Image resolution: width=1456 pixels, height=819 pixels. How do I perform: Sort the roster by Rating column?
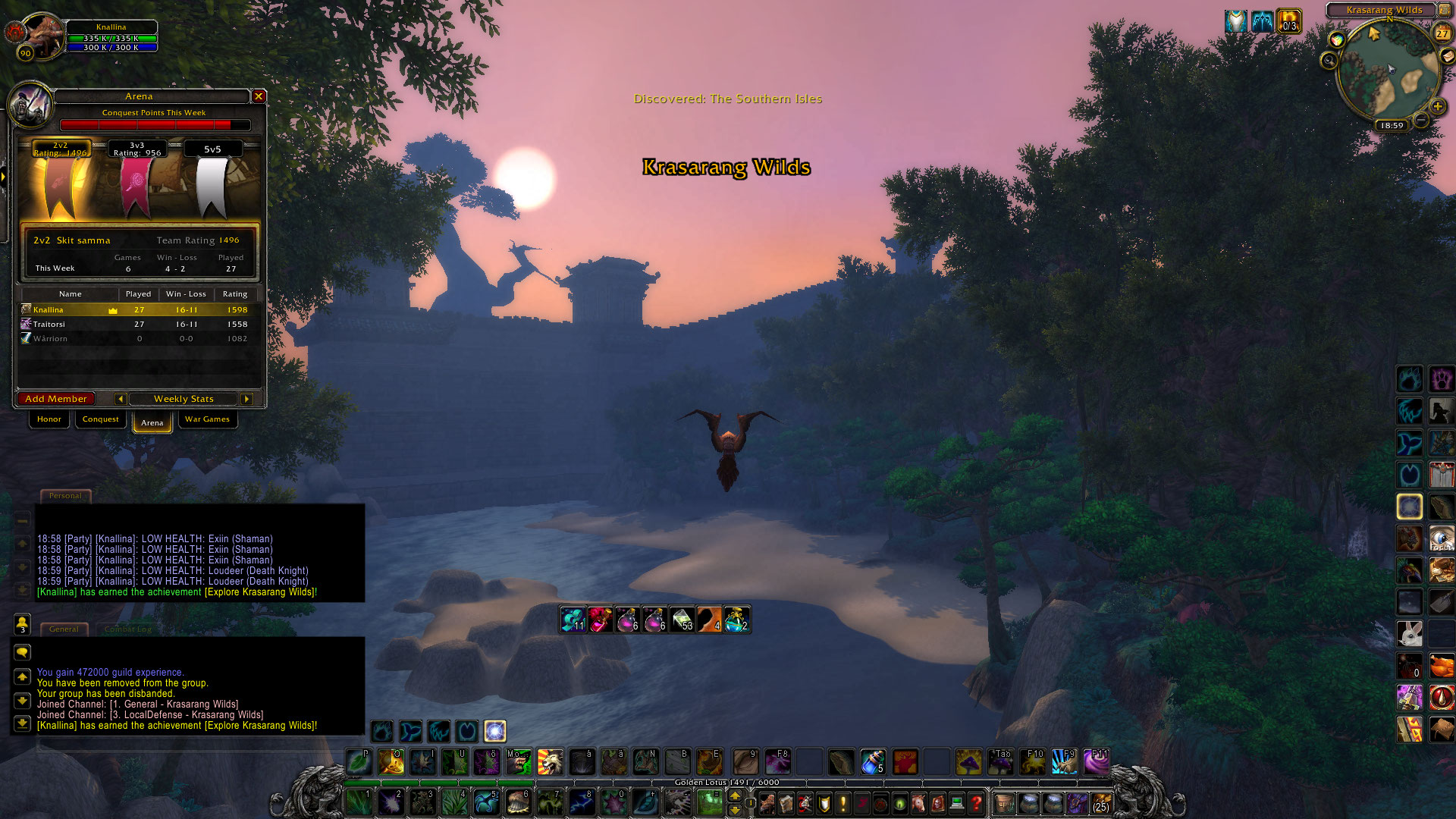(235, 294)
